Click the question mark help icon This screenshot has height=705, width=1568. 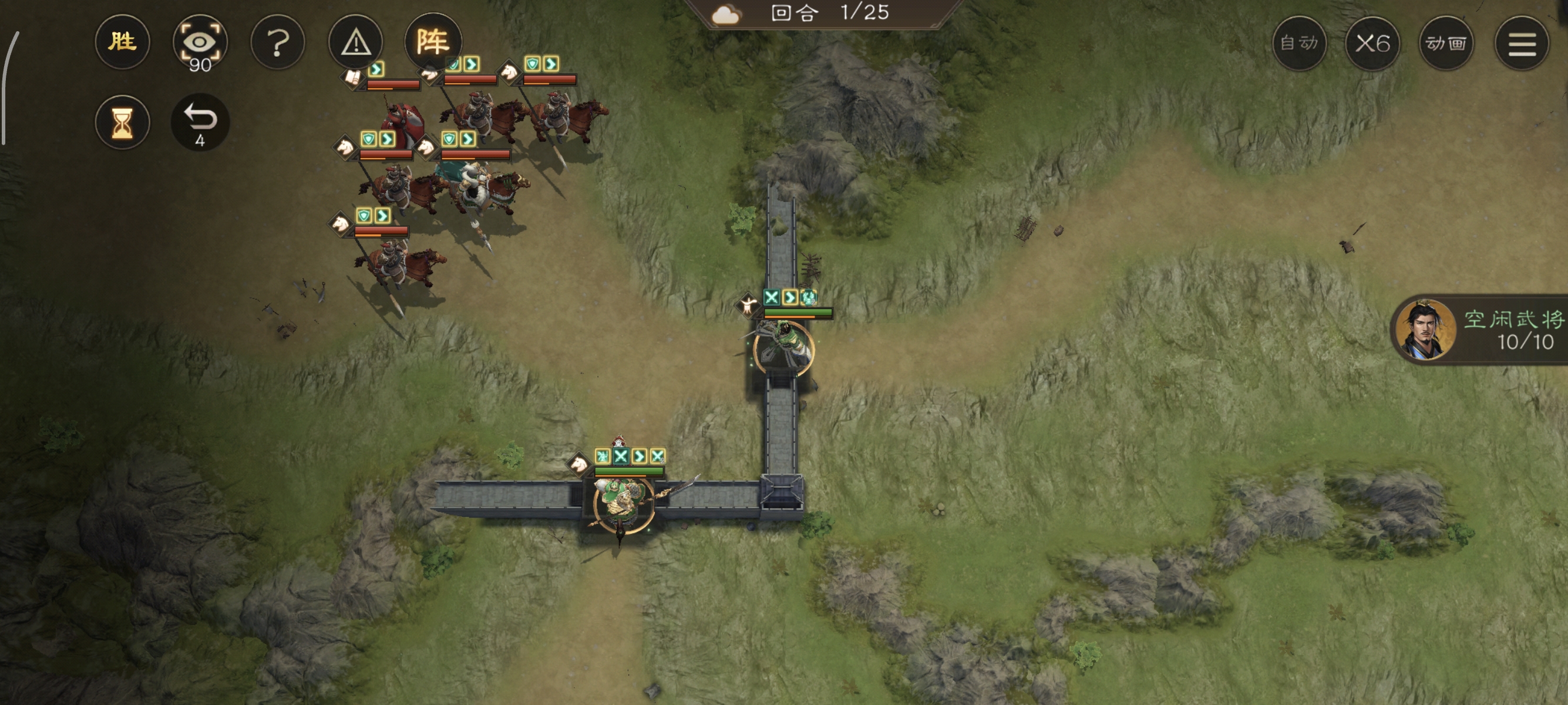278,43
